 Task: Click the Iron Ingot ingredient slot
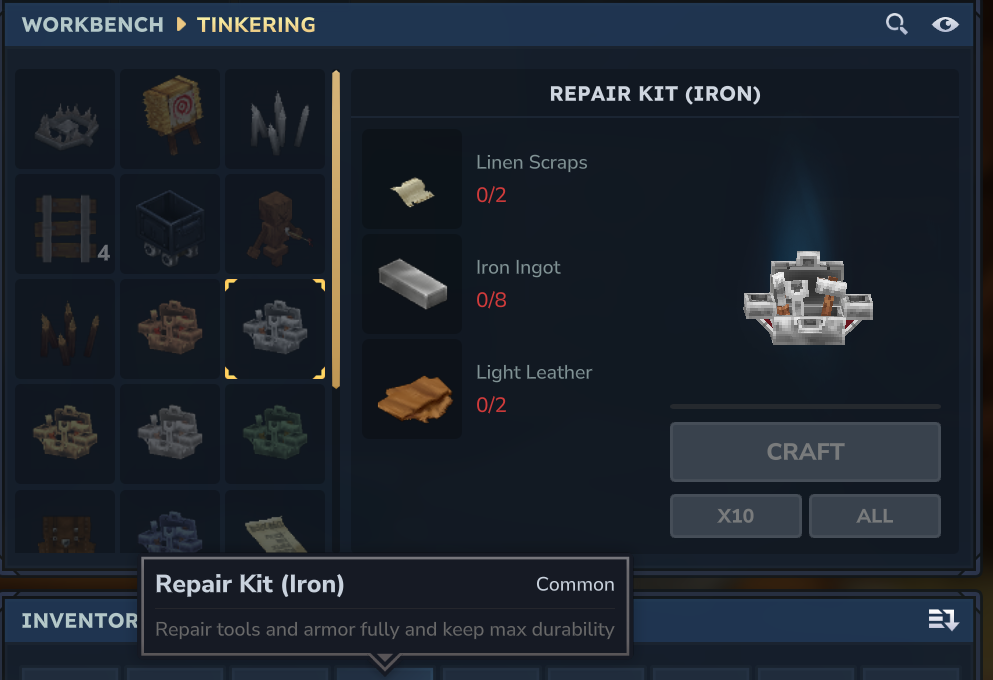tap(412, 284)
